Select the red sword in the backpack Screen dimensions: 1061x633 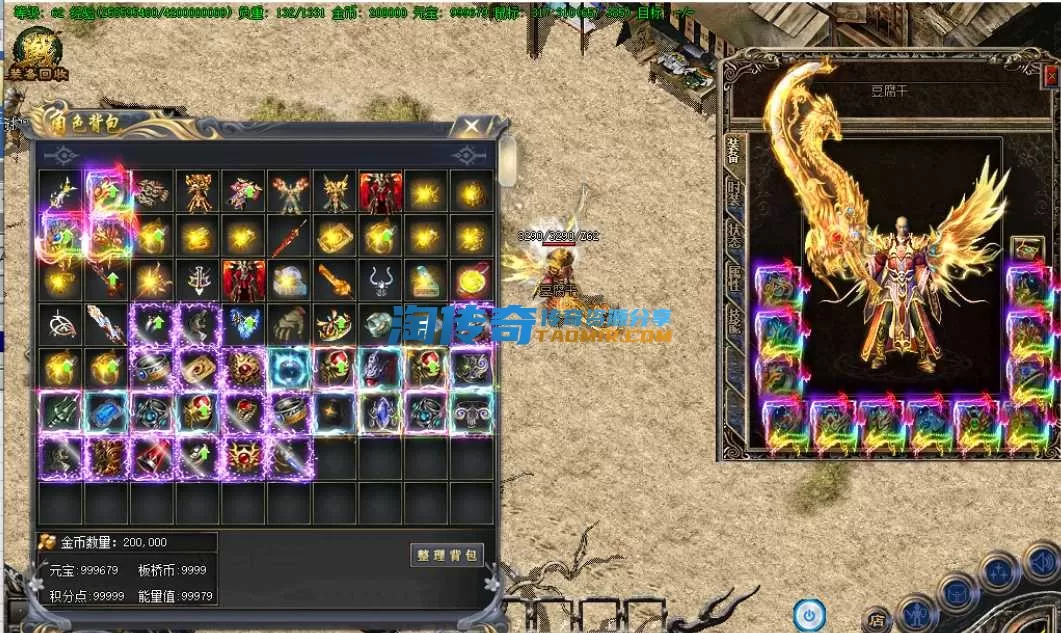[290, 238]
